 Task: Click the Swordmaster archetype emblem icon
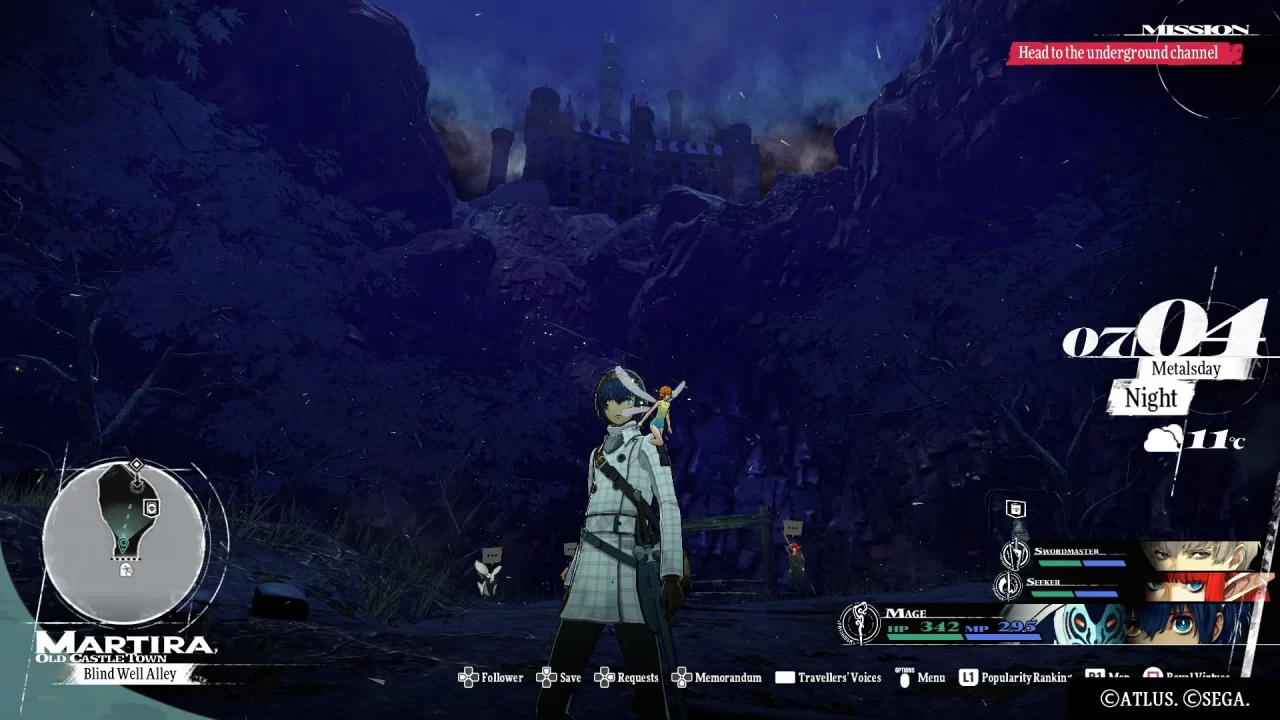1015,554
